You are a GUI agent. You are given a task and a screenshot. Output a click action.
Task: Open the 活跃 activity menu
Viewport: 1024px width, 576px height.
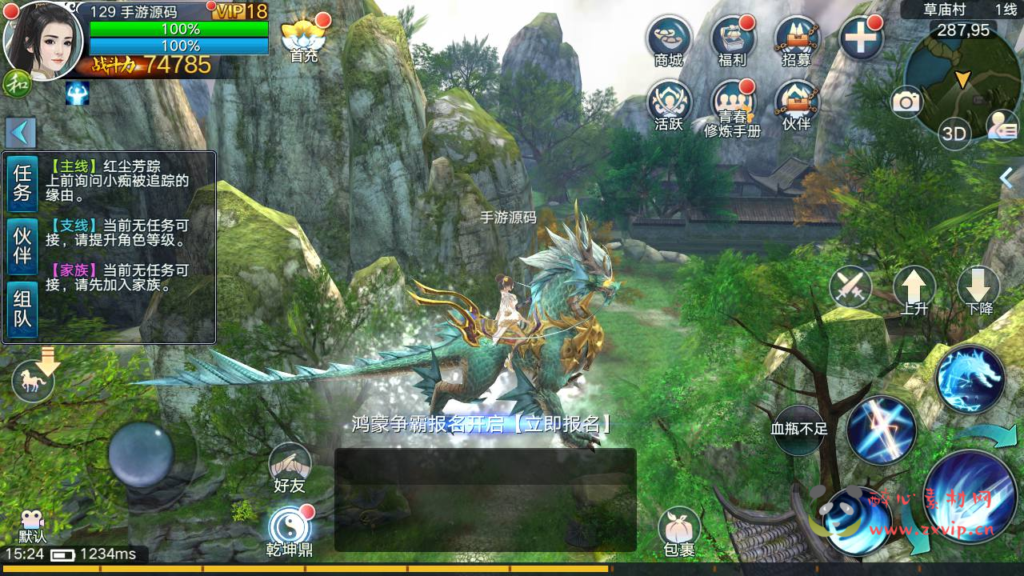pos(668,104)
